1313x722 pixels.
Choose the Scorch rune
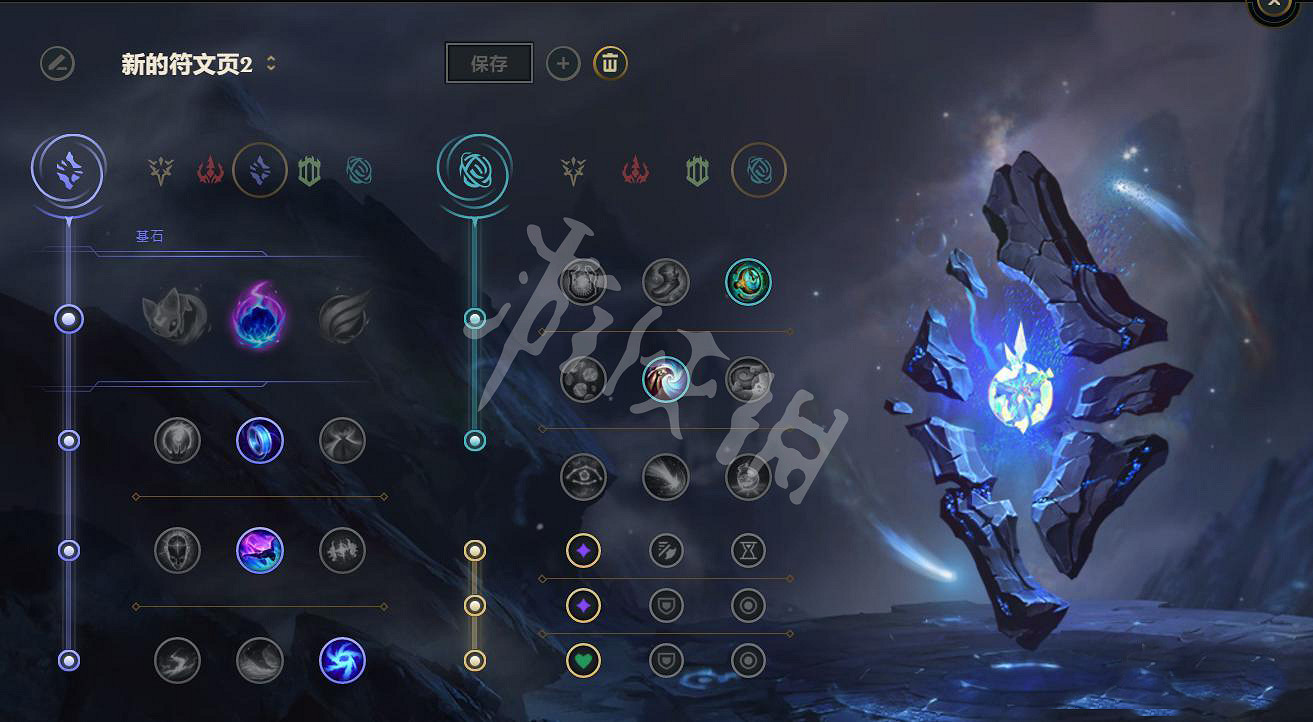click(177, 661)
